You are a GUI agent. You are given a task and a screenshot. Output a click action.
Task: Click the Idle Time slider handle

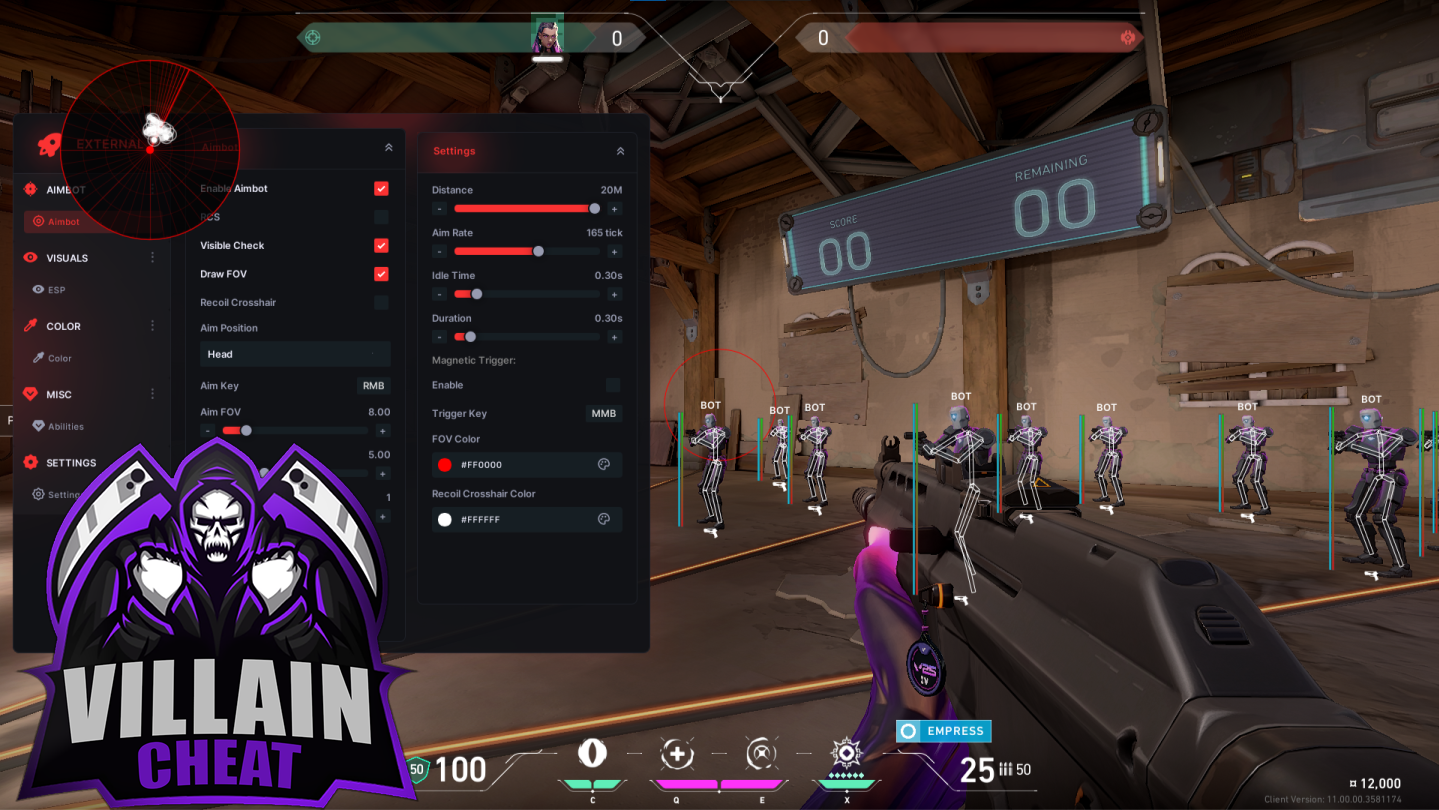pos(477,294)
